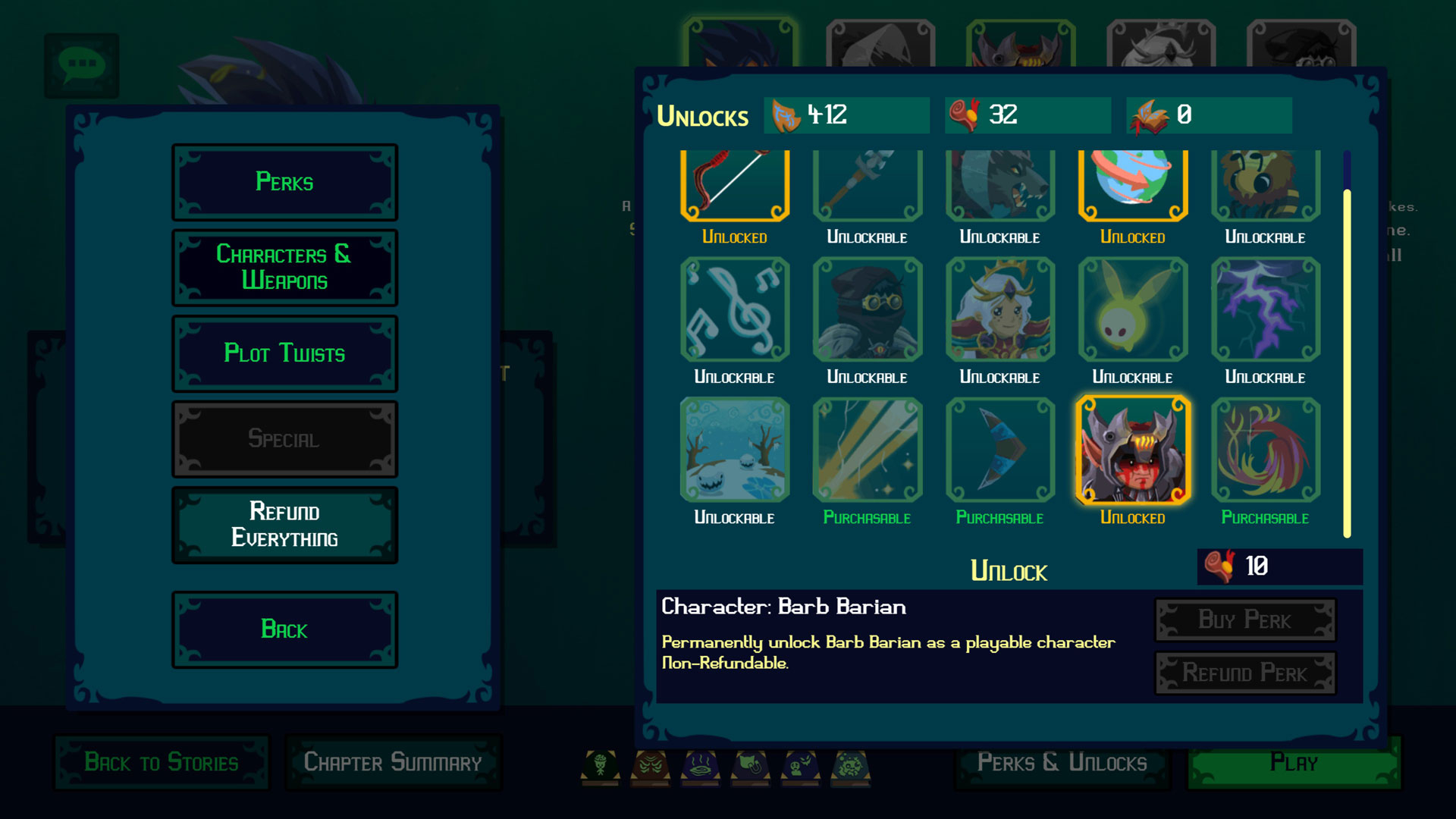This screenshot has width=1456, height=819.
Task: Open the chat bubble icon
Action: (x=81, y=65)
